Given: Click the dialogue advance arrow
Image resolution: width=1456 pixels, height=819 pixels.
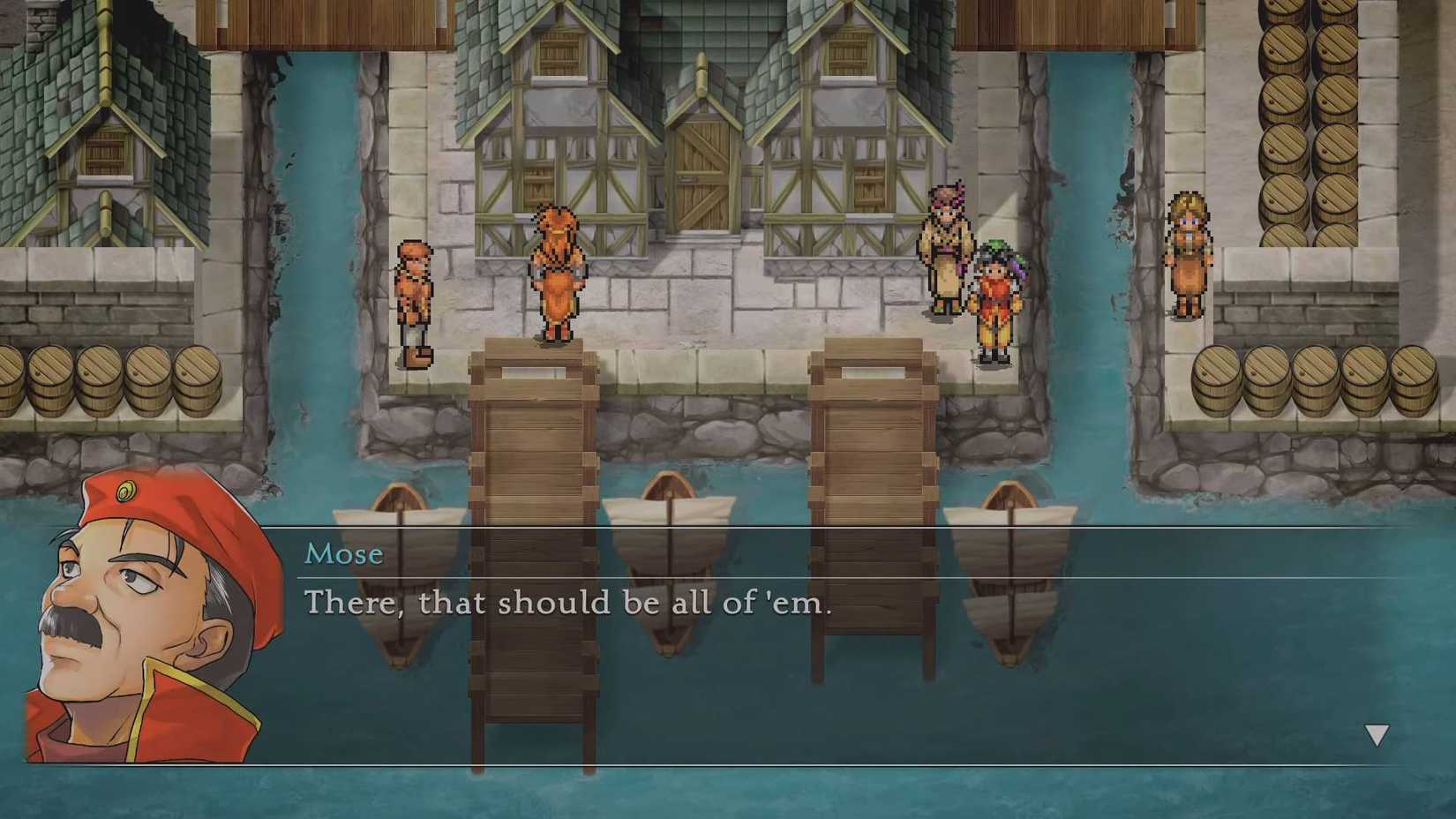Looking at the screenshot, I should [1375, 733].
